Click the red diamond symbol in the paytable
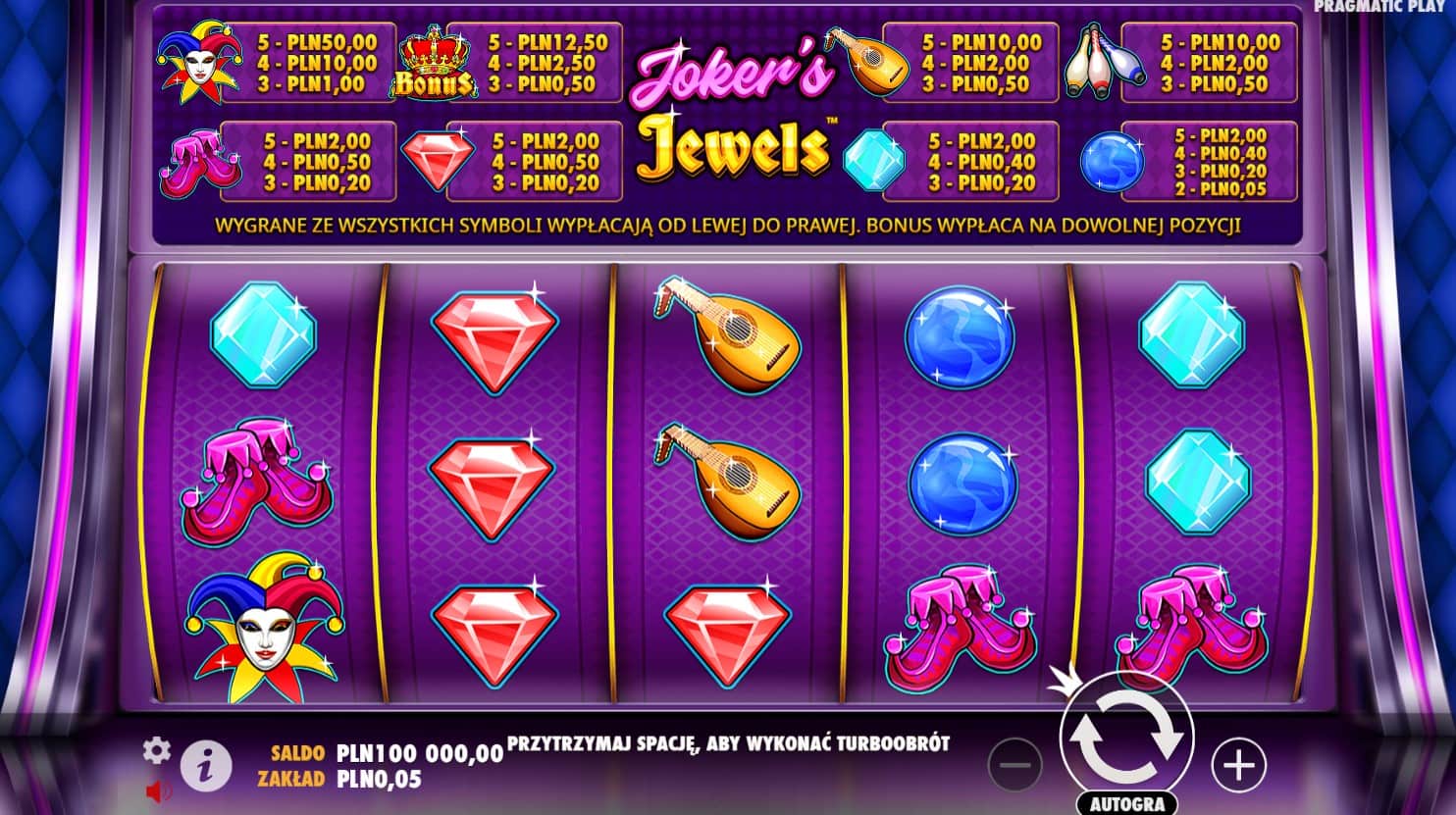Screen dimensions: 1456x815 click(x=441, y=160)
